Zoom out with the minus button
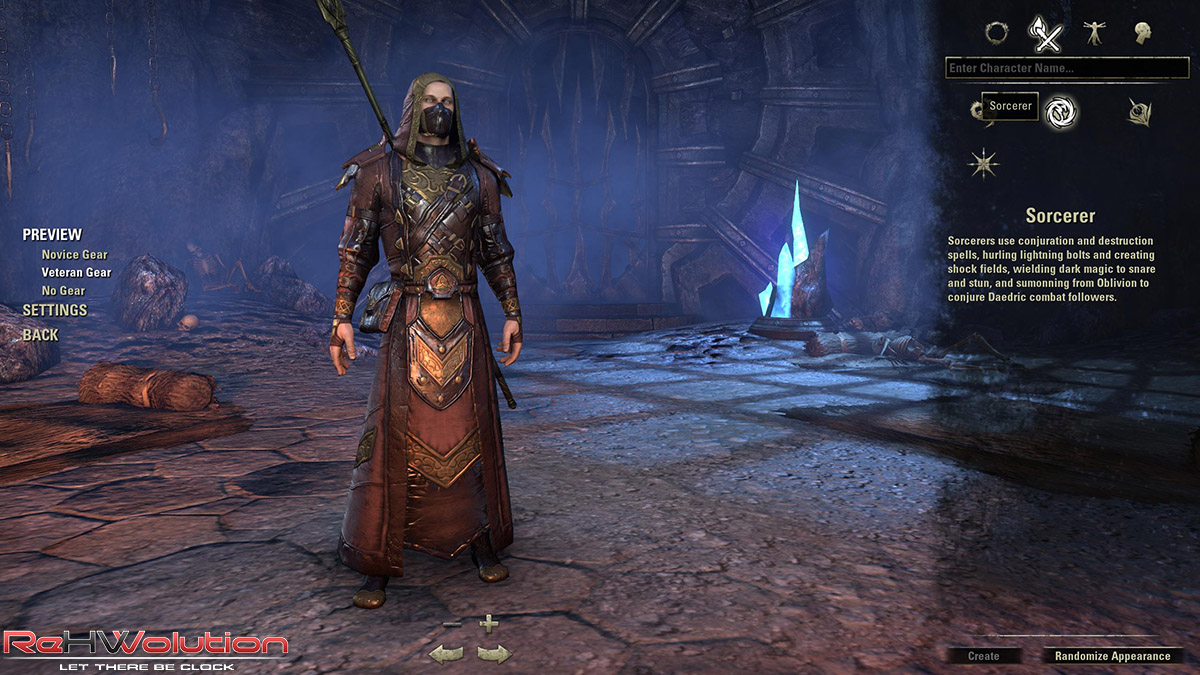The width and height of the screenshot is (1200, 675). click(x=451, y=624)
